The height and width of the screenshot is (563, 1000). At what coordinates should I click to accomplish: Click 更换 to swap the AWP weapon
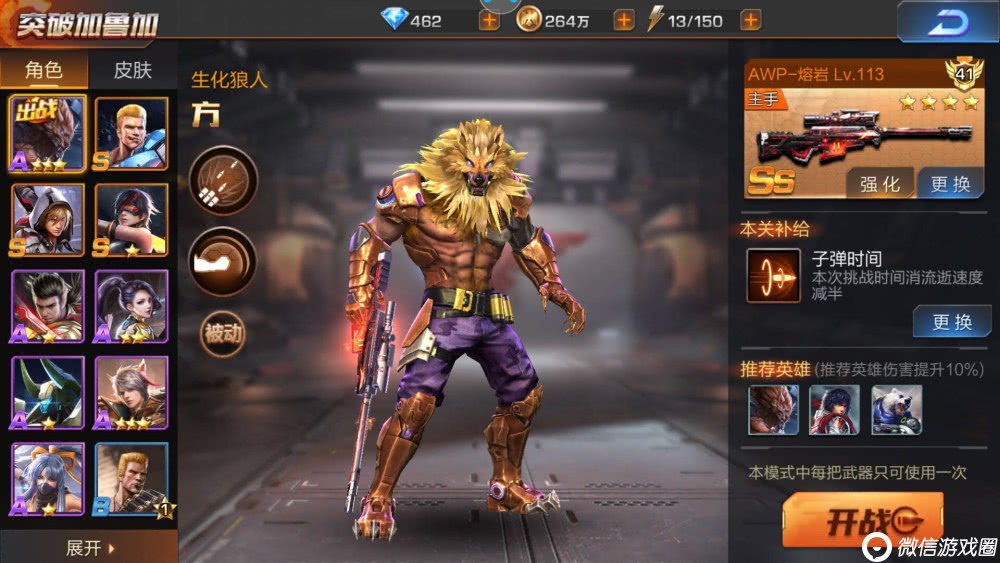[x=950, y=184]
